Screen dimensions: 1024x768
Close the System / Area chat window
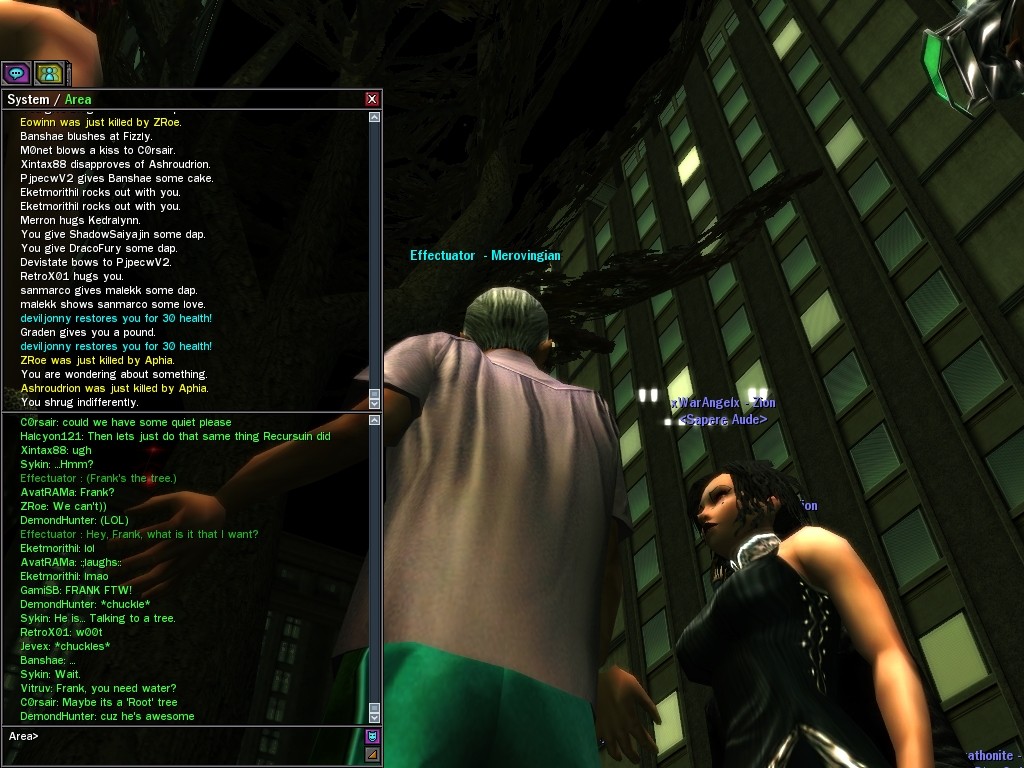tap(372, 99)
